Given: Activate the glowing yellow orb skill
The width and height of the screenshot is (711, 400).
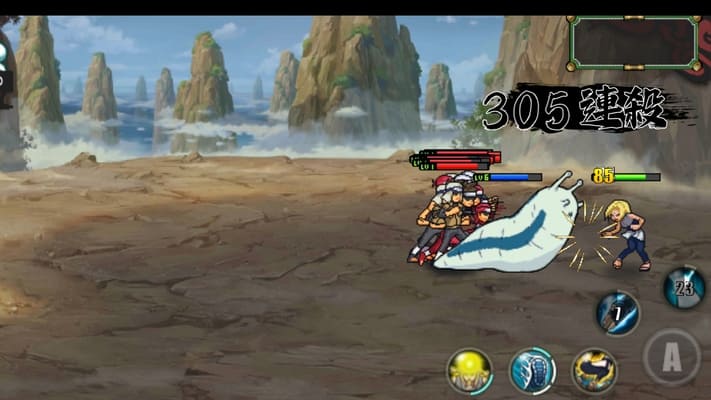Looking at the screenshot, I should tap(469, 371).
